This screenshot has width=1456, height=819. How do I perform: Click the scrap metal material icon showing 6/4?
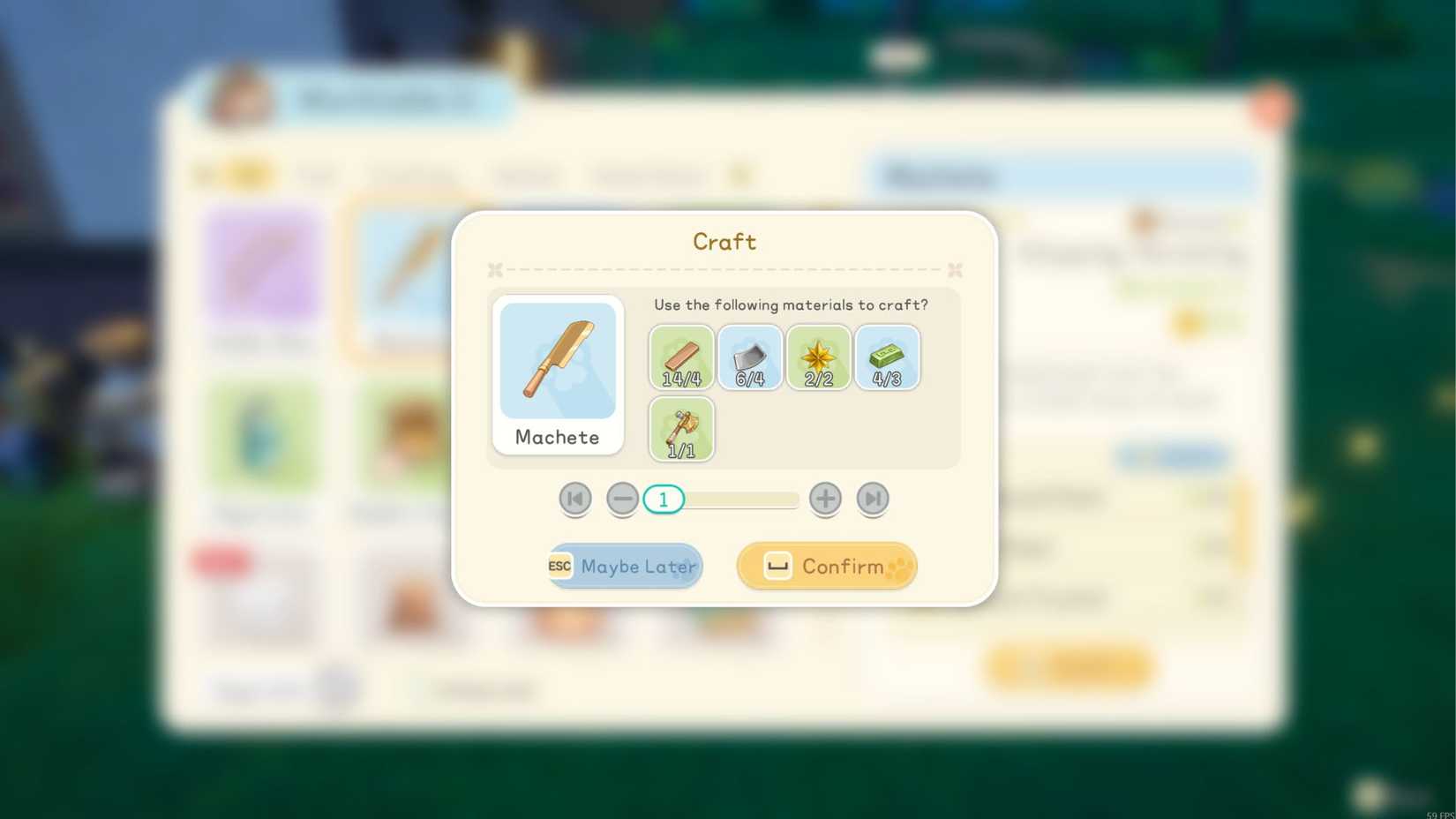pyautogui.click(x=749, y=357)
